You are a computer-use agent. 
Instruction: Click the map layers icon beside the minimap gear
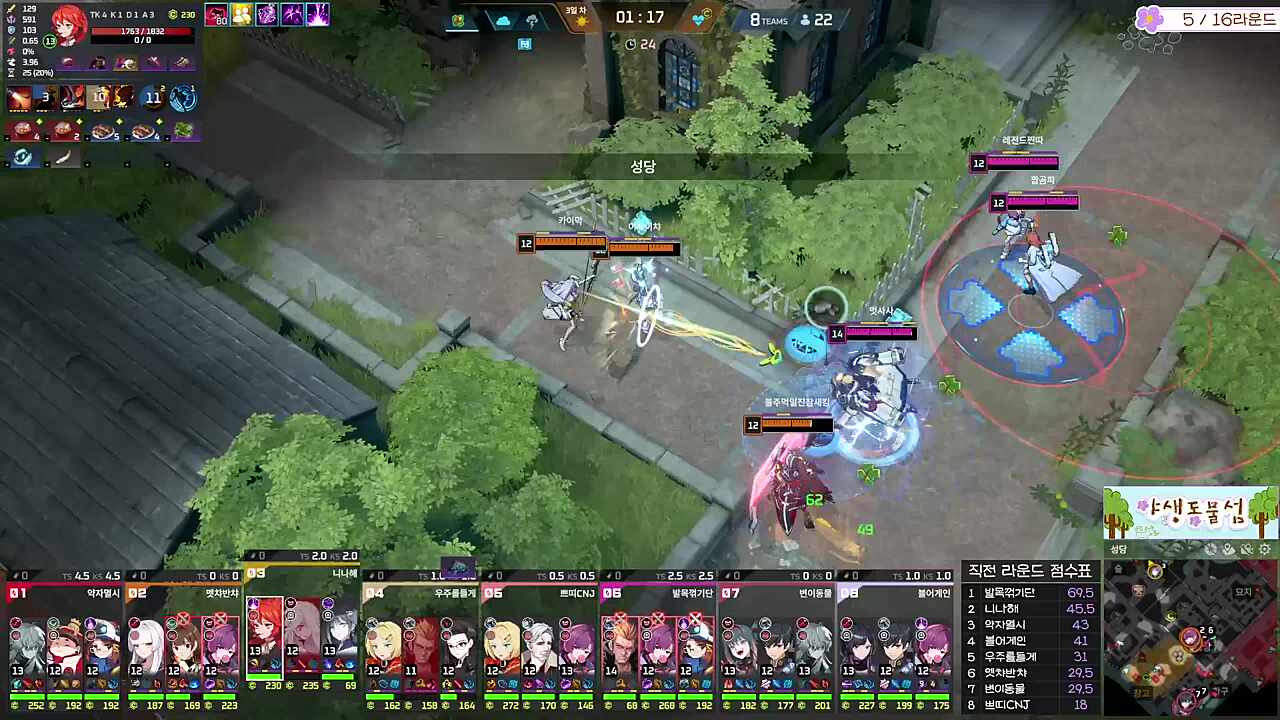(1246, 548)
